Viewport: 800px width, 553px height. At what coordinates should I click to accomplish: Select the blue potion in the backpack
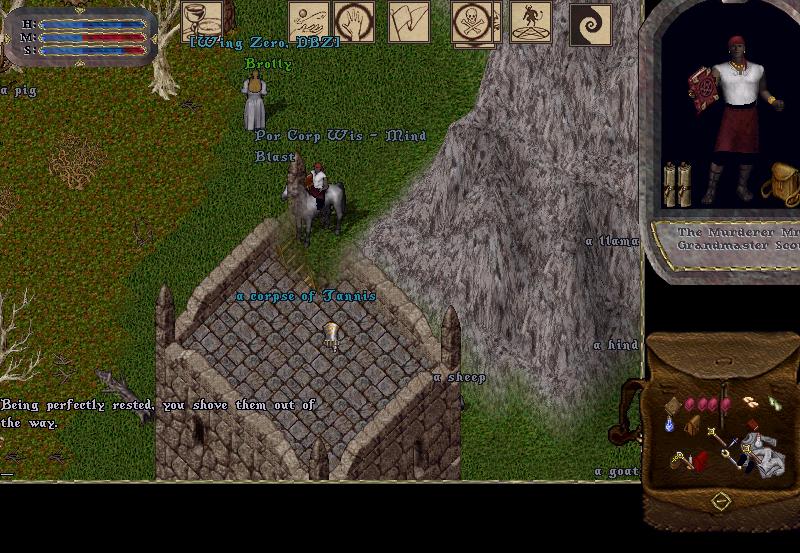click(x=670, y=426)
